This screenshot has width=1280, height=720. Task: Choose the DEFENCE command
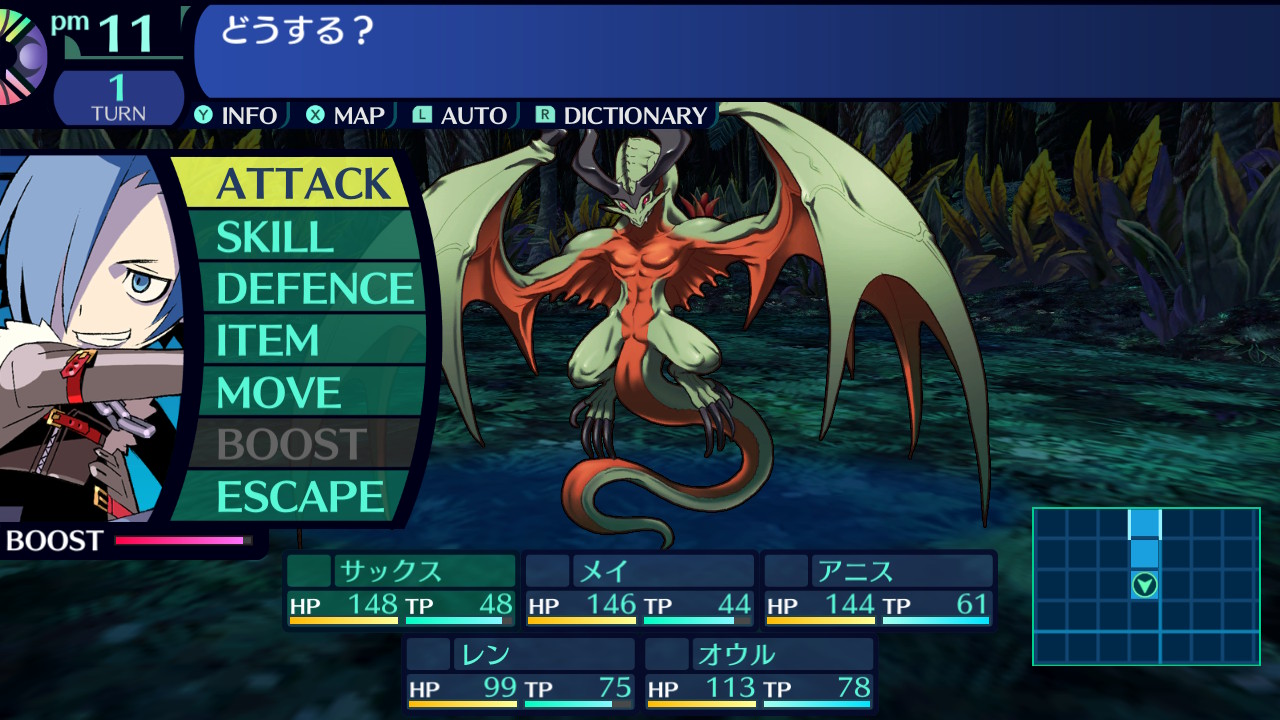(314, 289)
